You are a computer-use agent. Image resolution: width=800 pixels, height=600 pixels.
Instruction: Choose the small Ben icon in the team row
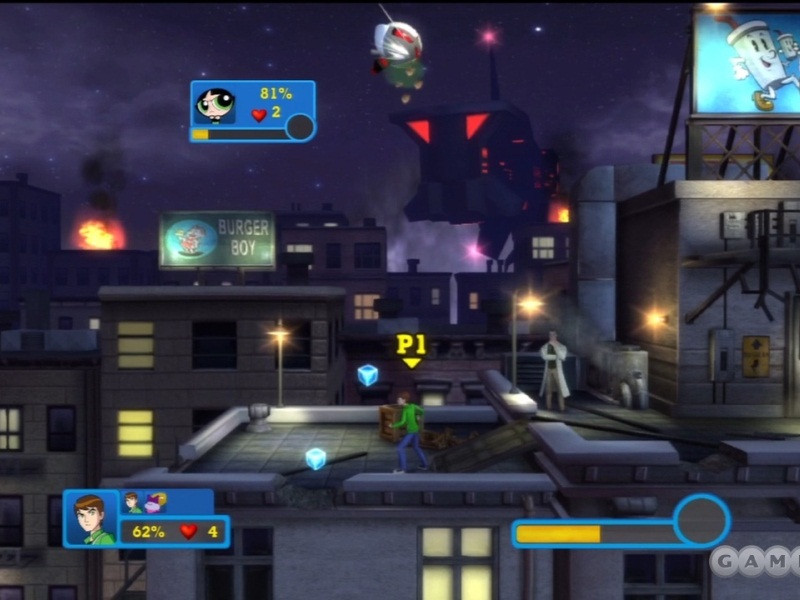point(133,502)
